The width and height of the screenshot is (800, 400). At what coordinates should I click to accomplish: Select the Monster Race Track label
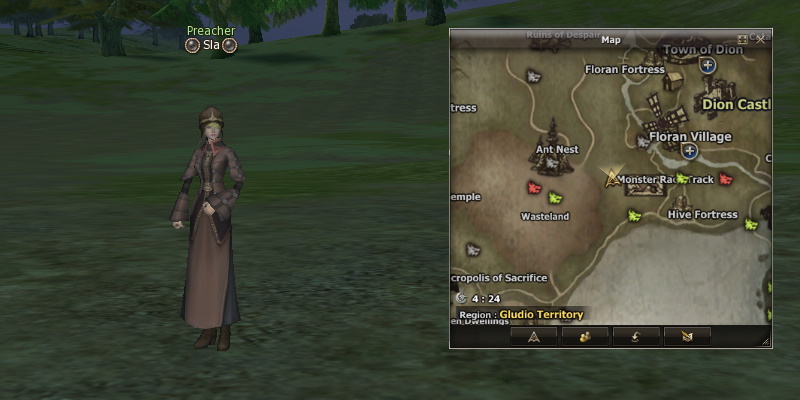(x=666, y=180)
